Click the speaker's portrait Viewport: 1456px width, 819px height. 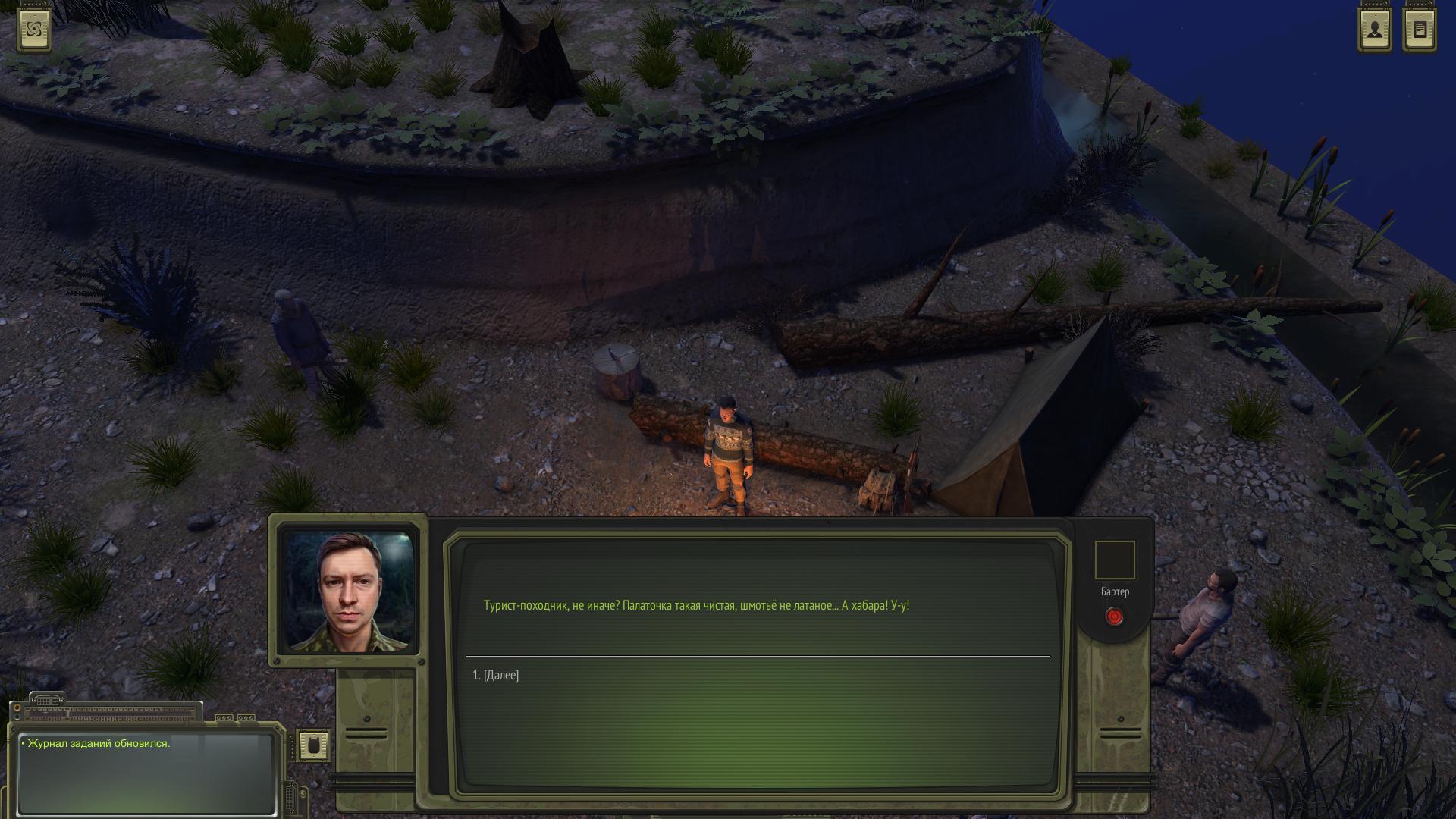[348, 591]
